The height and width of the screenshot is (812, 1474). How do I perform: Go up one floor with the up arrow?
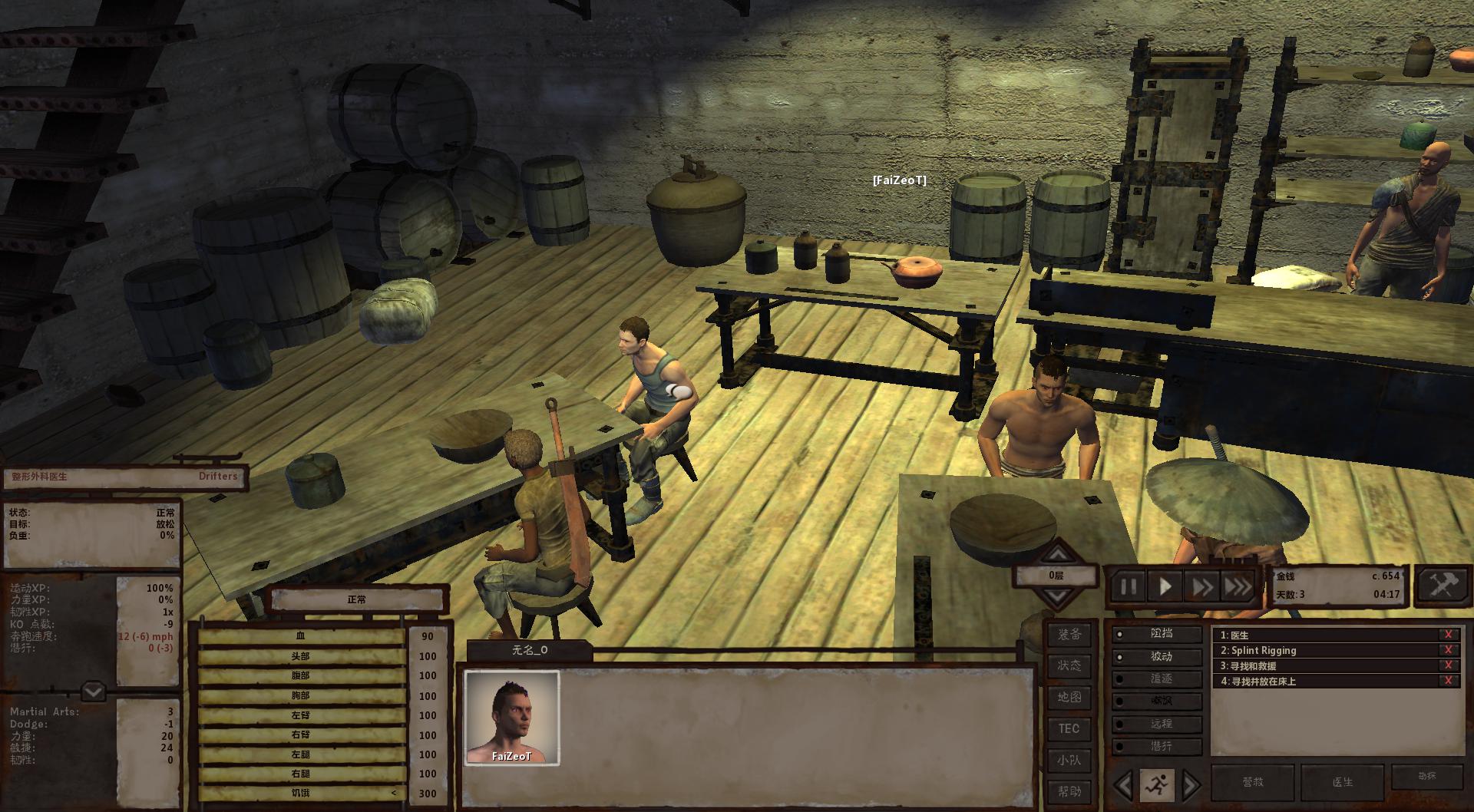(1057, 553)
